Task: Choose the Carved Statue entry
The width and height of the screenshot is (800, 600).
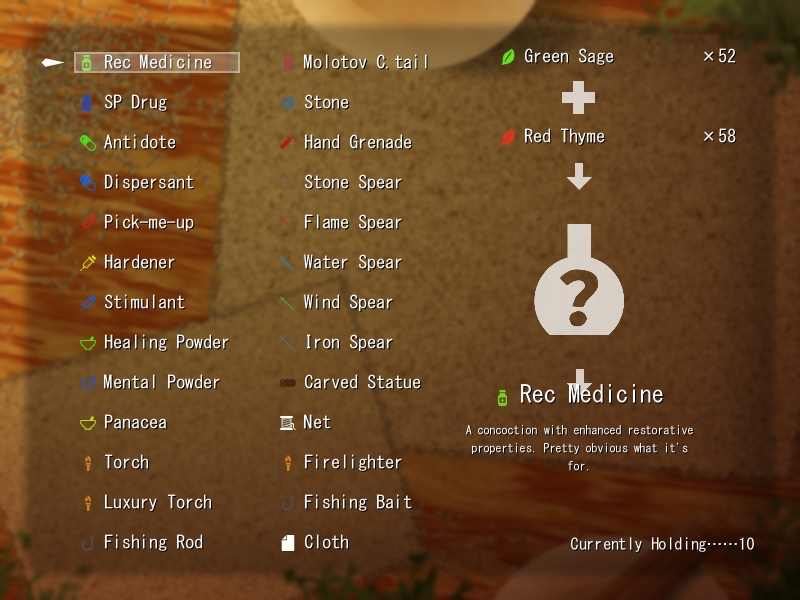Action: [x=362, y=382]
